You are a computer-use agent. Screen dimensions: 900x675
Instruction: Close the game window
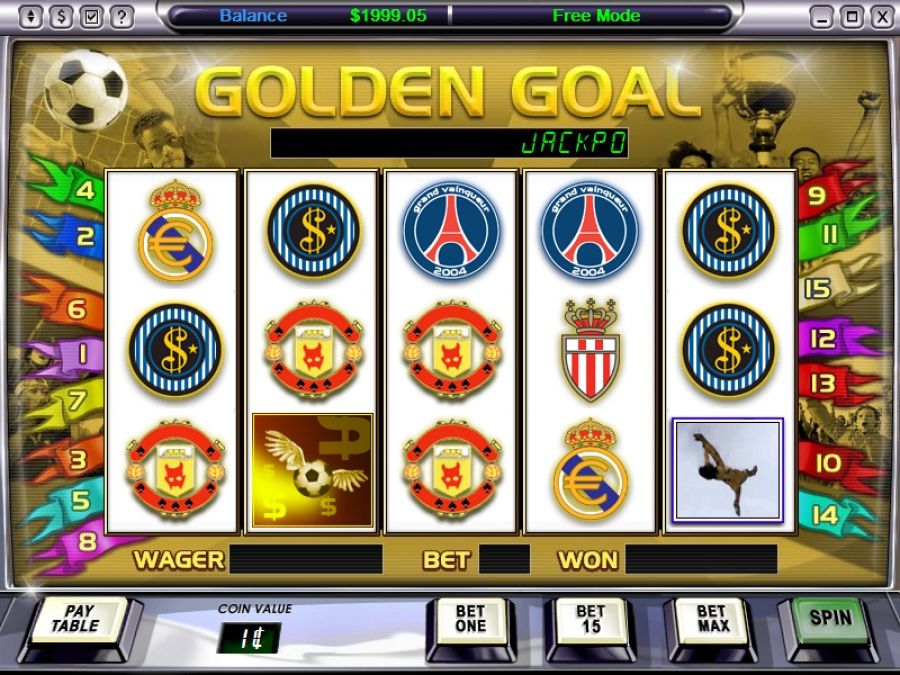pos(881,17)
